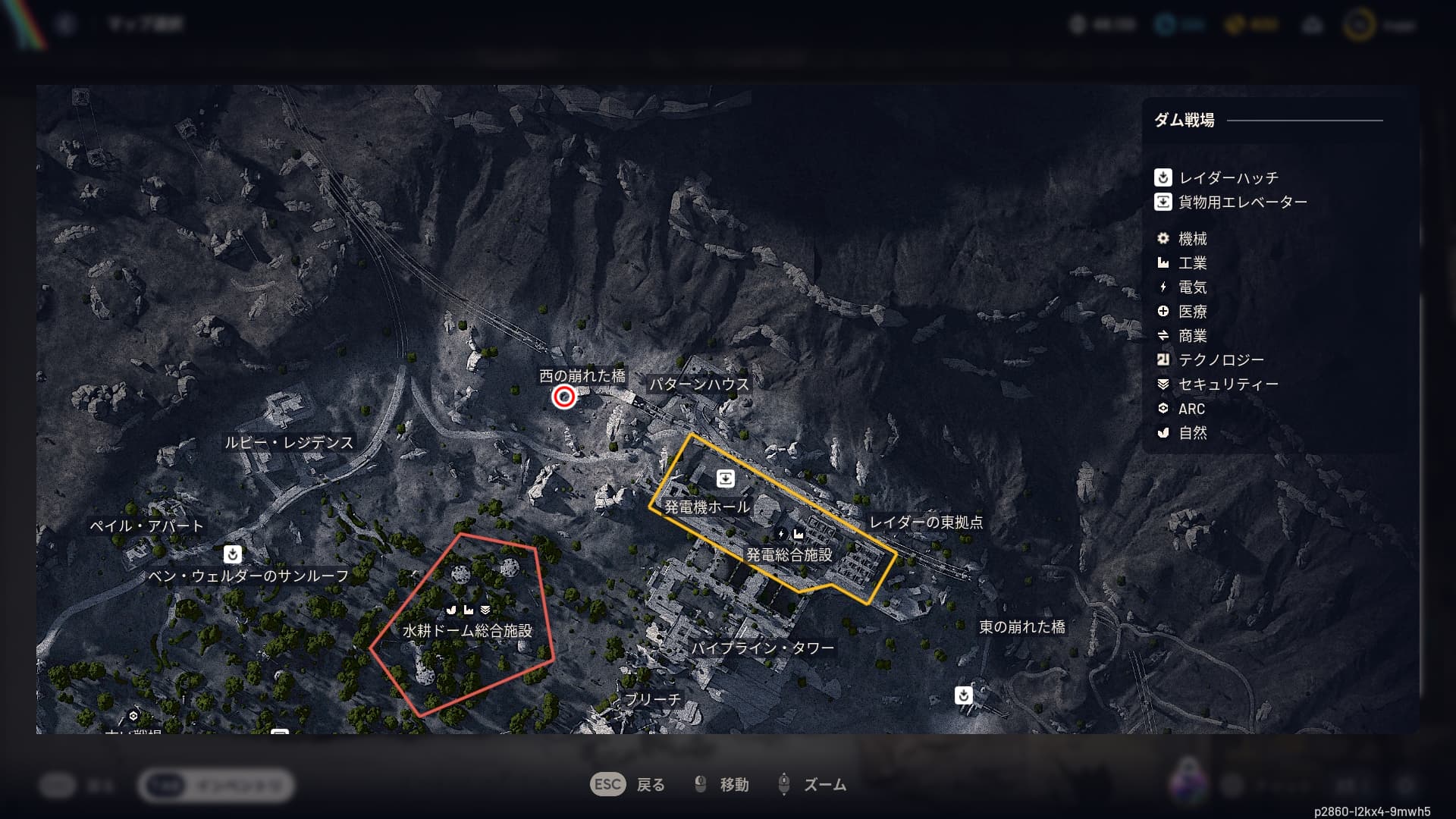Screen dimensions: 1456x819
Task: Pick the raider hatch icon below 東の崩れた橋
Action: click(x=963, y=695)
